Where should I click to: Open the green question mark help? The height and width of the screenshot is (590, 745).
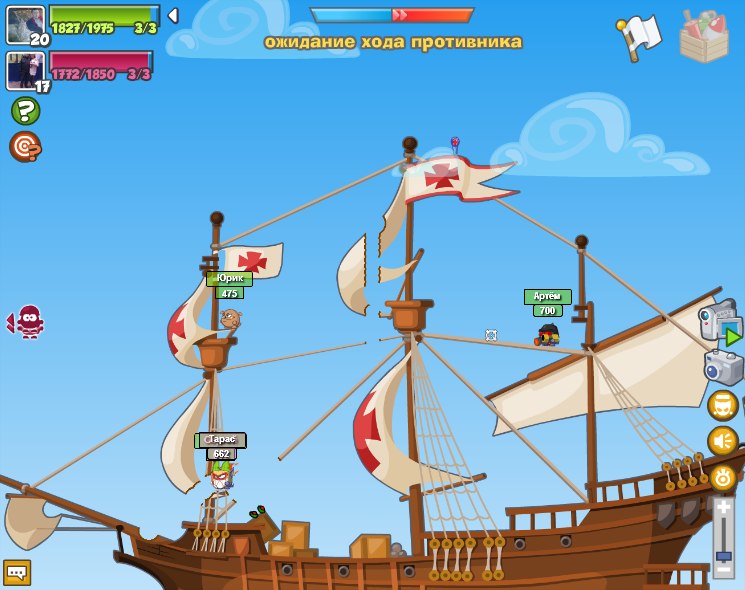tap(25, 110)
